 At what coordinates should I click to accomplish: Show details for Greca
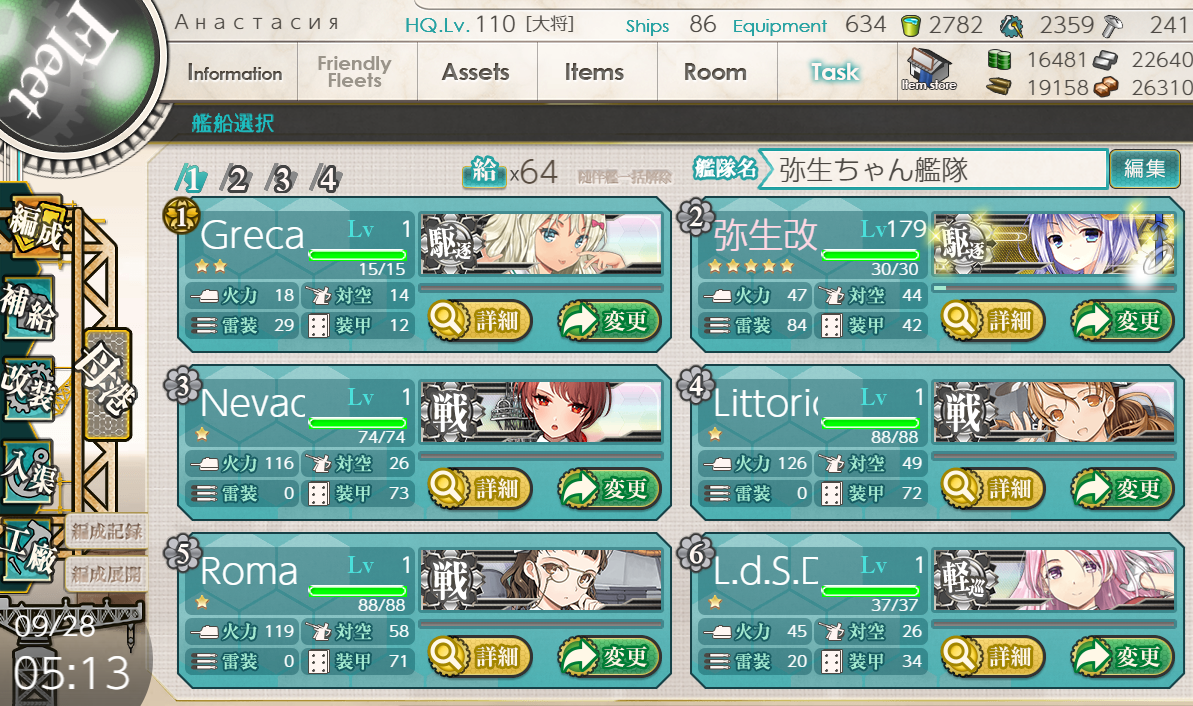(x=481, y=321)
